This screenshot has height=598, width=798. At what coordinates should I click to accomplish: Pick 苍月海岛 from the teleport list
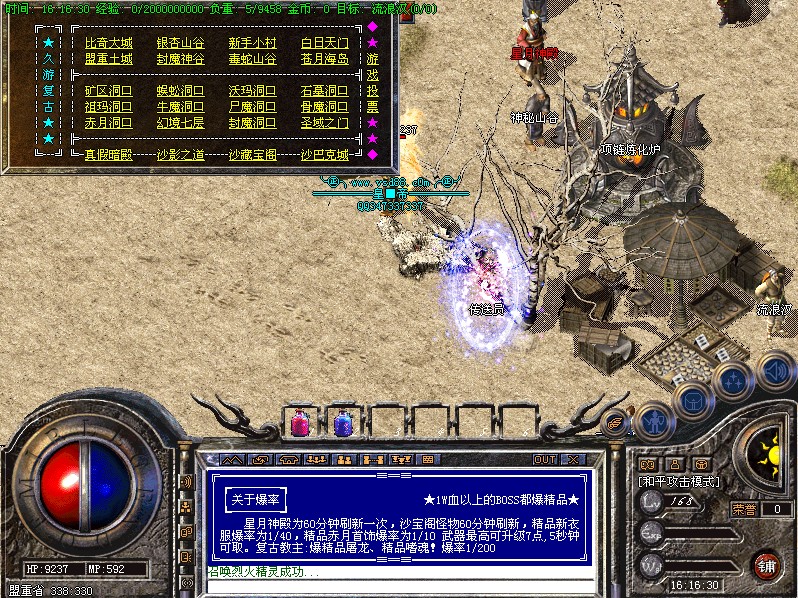325,59
